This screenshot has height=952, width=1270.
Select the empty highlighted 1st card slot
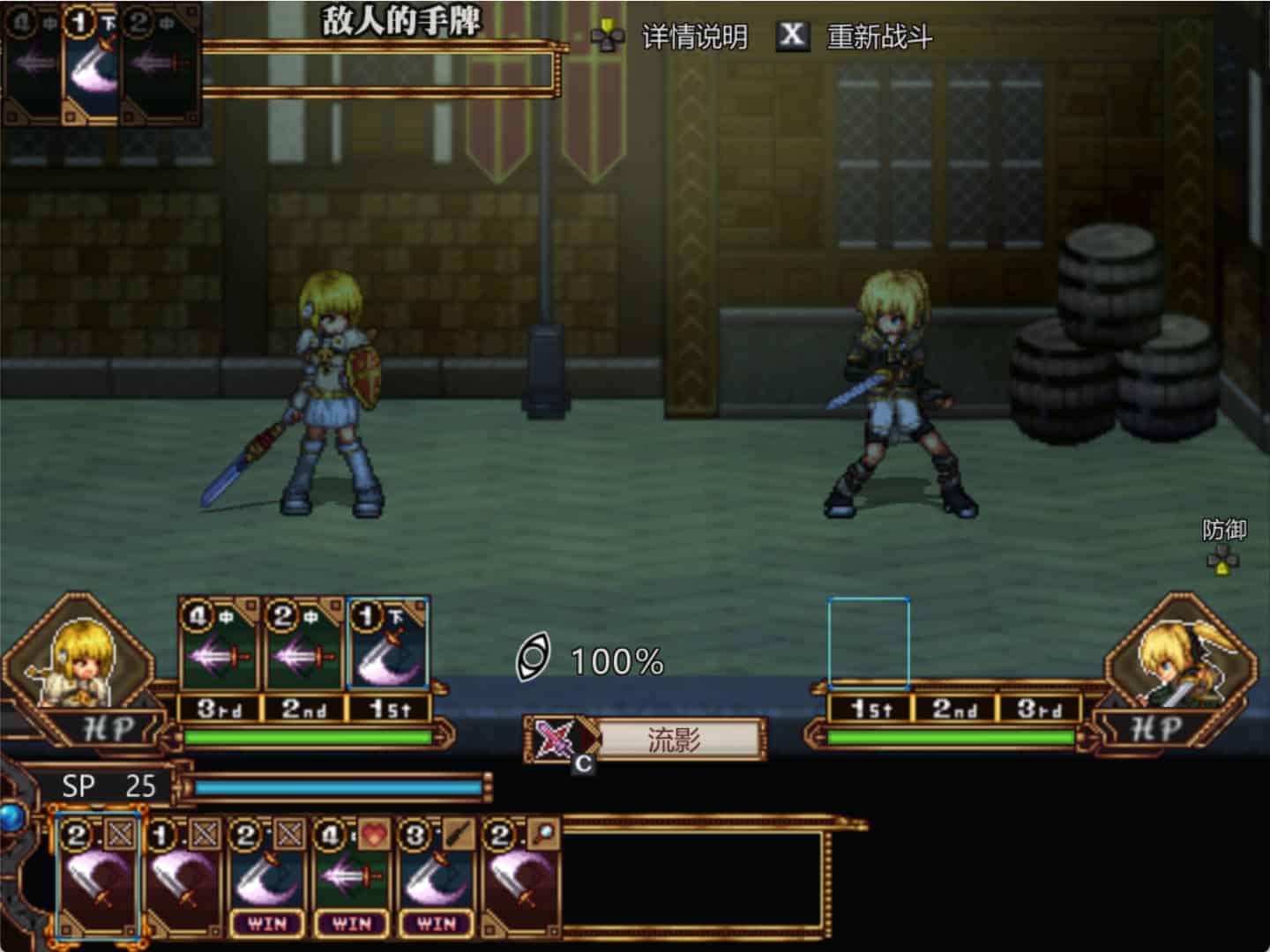coord(869,643)
